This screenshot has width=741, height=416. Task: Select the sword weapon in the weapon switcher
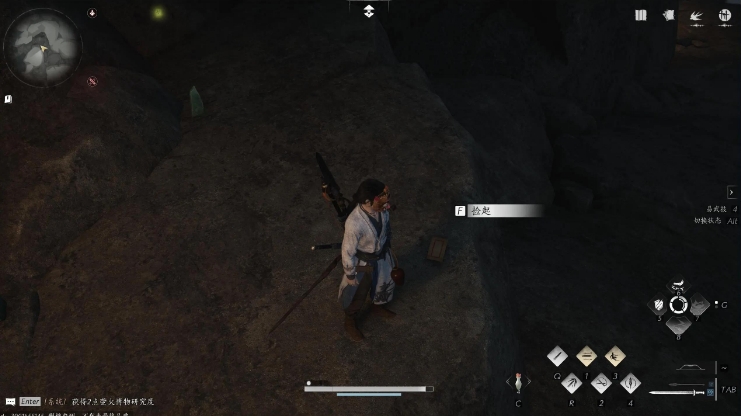coord(675,392)
